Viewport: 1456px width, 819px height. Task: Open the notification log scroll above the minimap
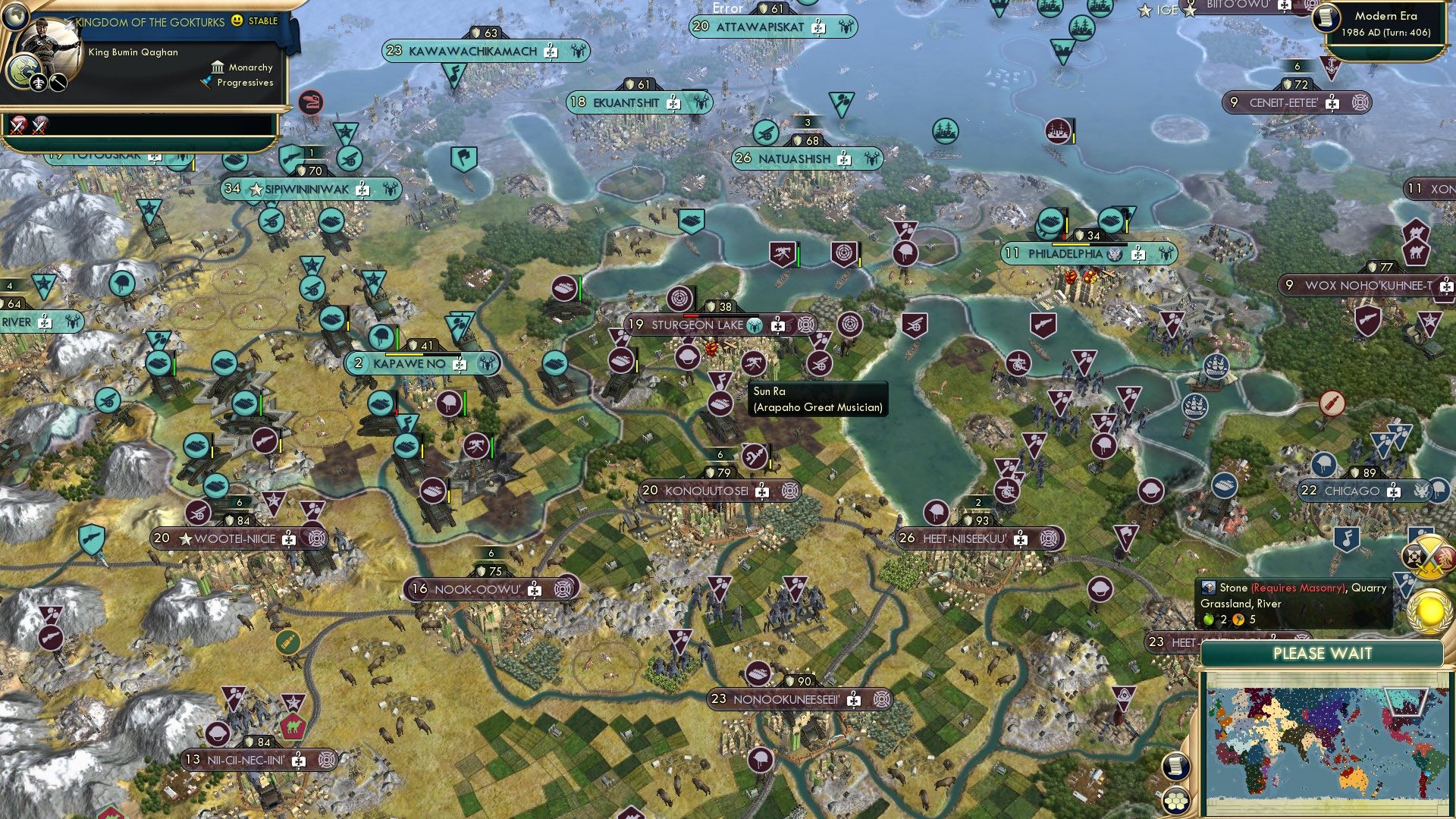pos(1175,767)
